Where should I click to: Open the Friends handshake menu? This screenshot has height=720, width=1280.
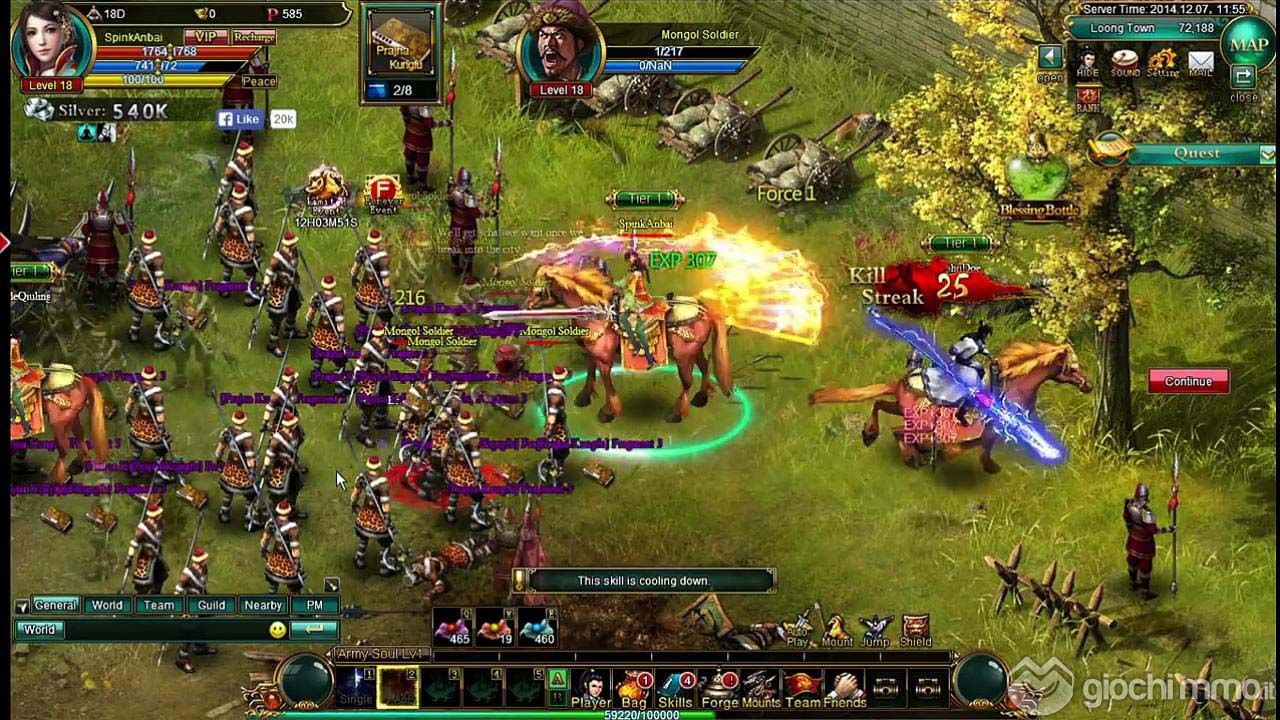pos(846,688)
